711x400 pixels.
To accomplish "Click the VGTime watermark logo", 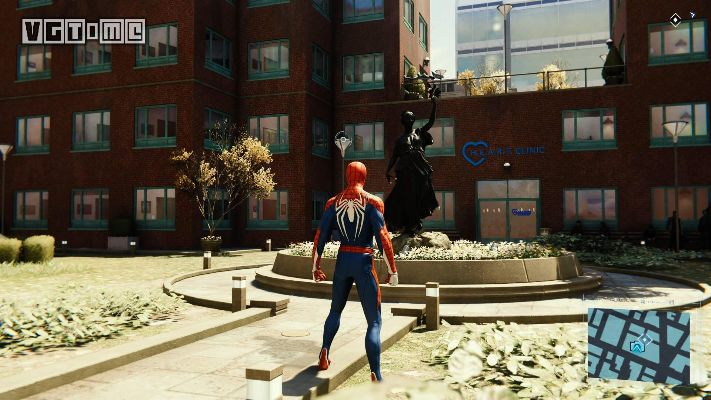I will tap(83, 31).
